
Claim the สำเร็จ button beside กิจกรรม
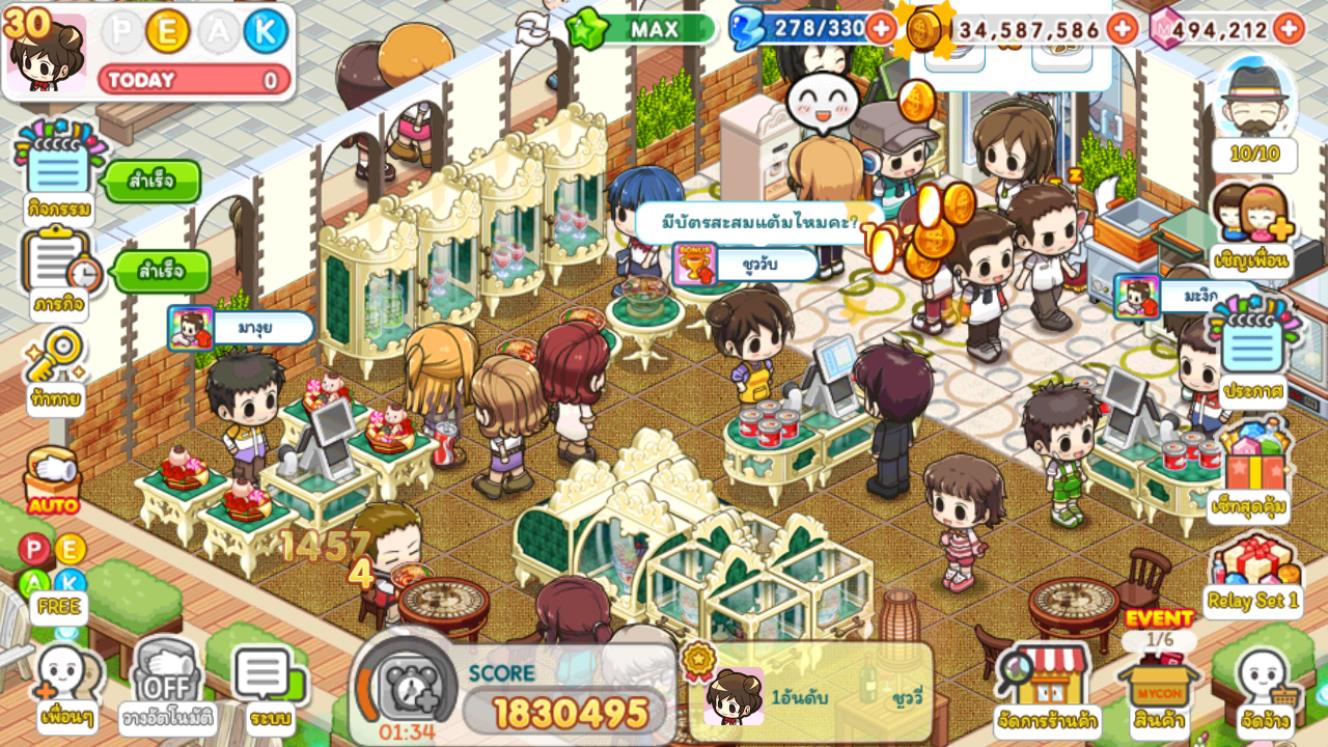point(152,182)
